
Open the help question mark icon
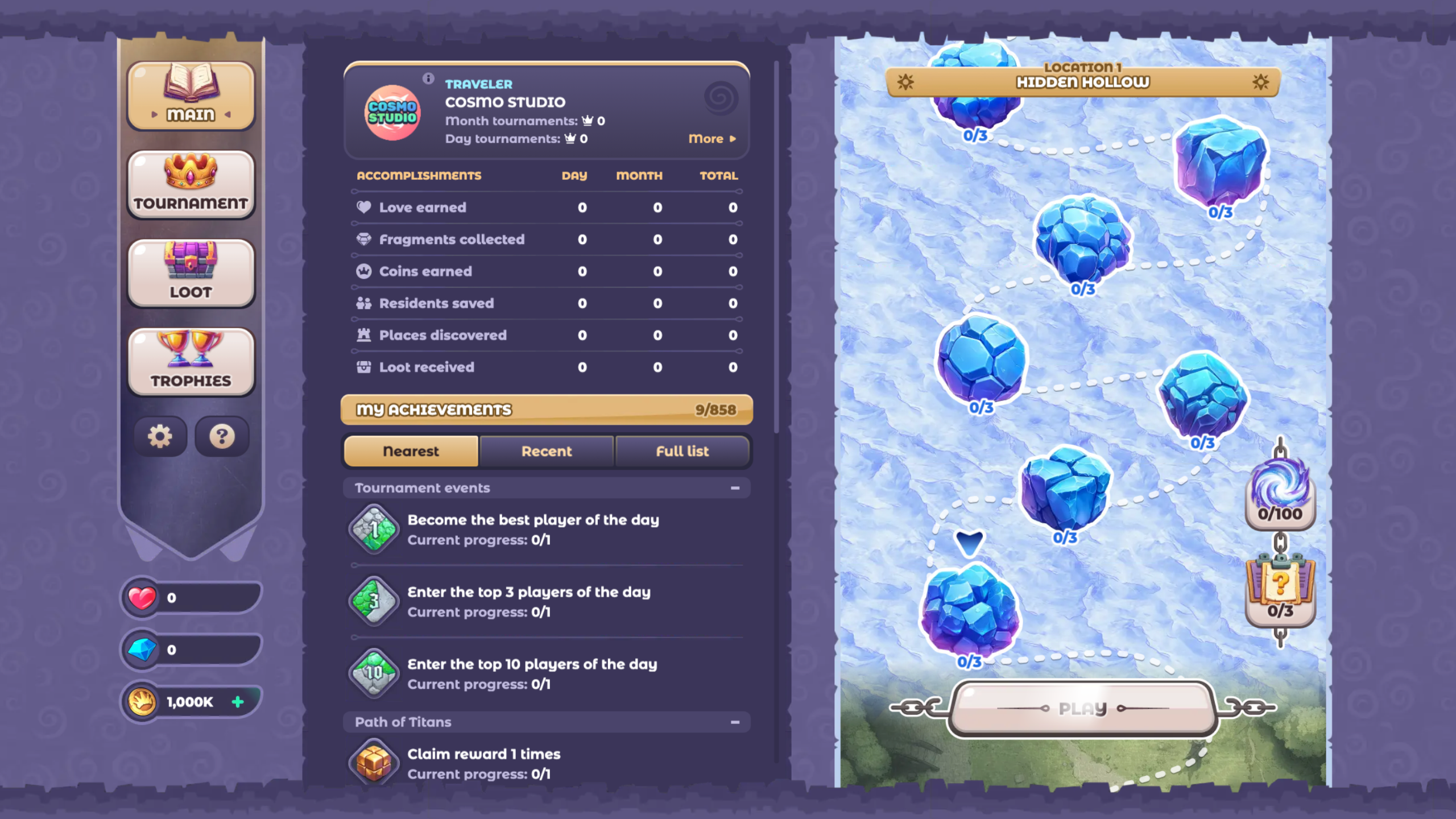click(x=222, y=436)
